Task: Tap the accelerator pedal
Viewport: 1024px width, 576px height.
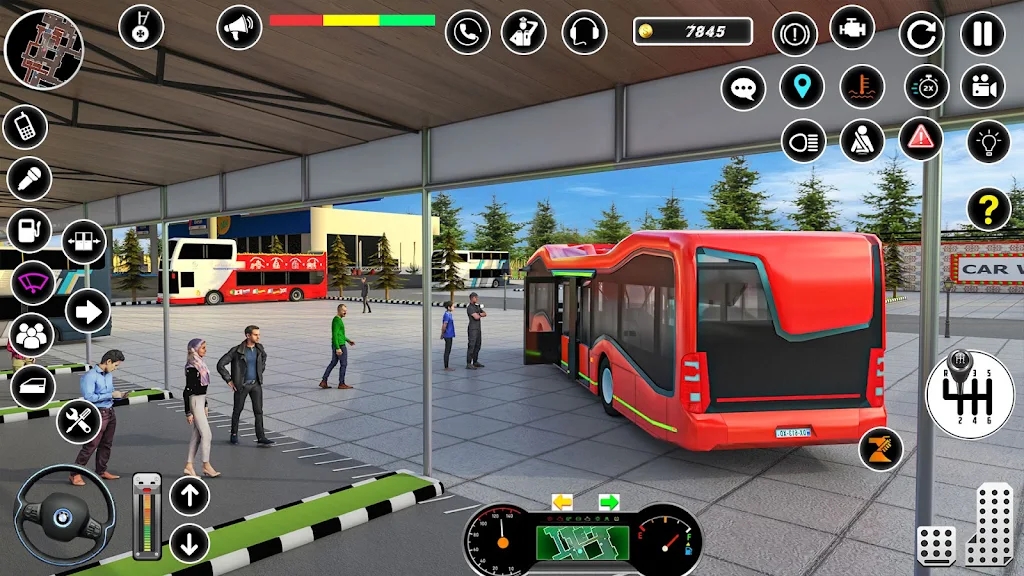Action: click(x=988, y=523)
